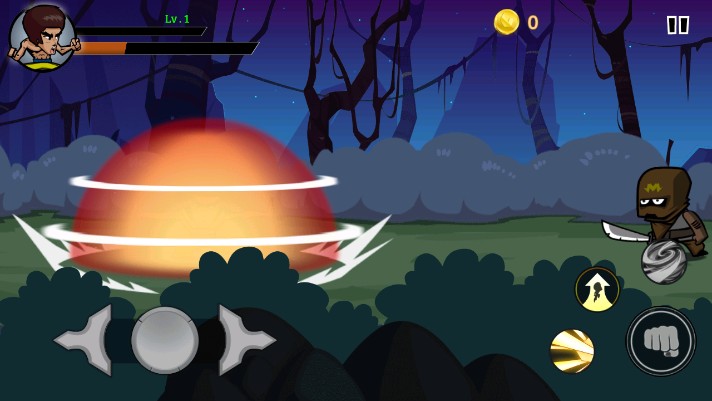712x401 pixels.
Task: Activate the golden energy blast skill
Action: click(x=572, y=351)
